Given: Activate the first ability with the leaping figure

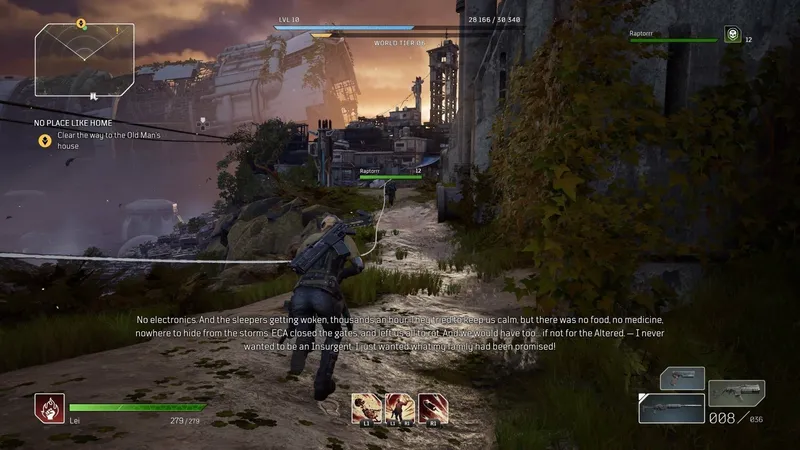Looking at the screenshot, I should [x=365, y=406].
